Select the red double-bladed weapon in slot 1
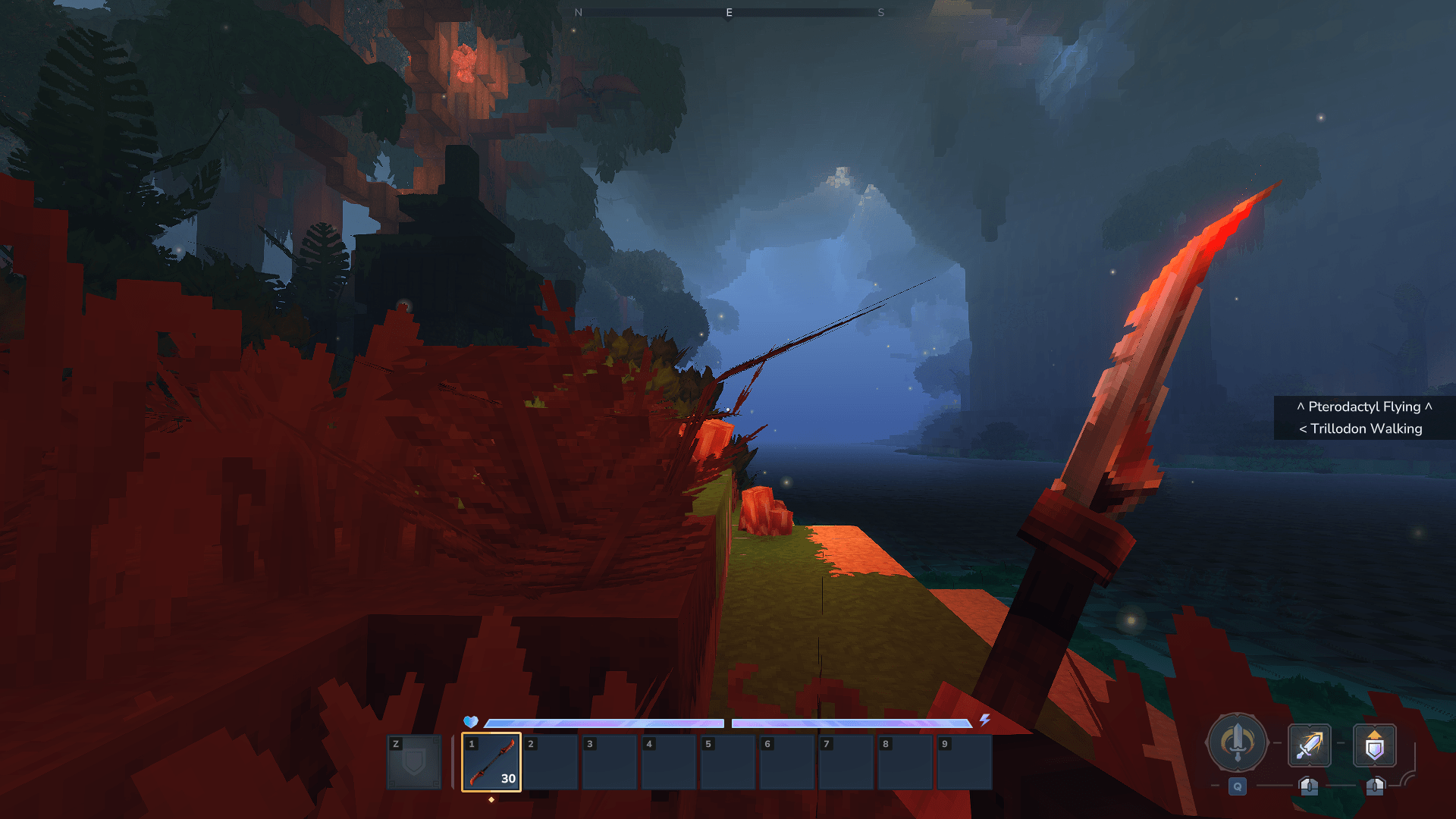Viewport: 1456px width, 819px height. (491, 761)
